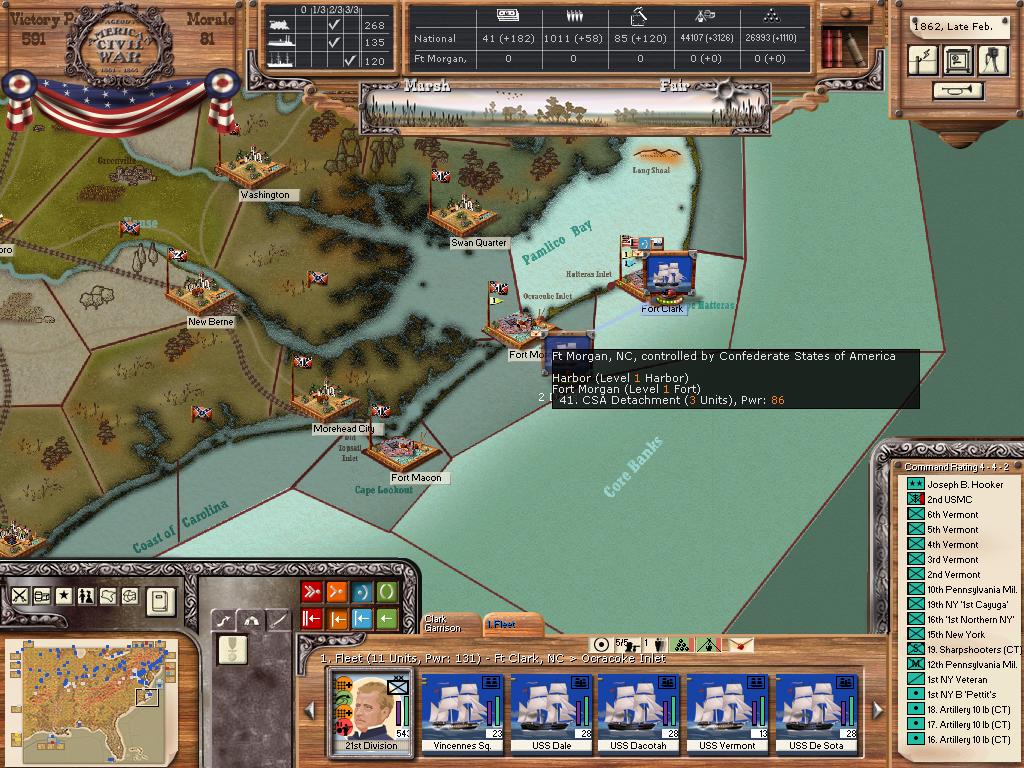
Task: Set the green left-arrow posture button
Action: 386,619
